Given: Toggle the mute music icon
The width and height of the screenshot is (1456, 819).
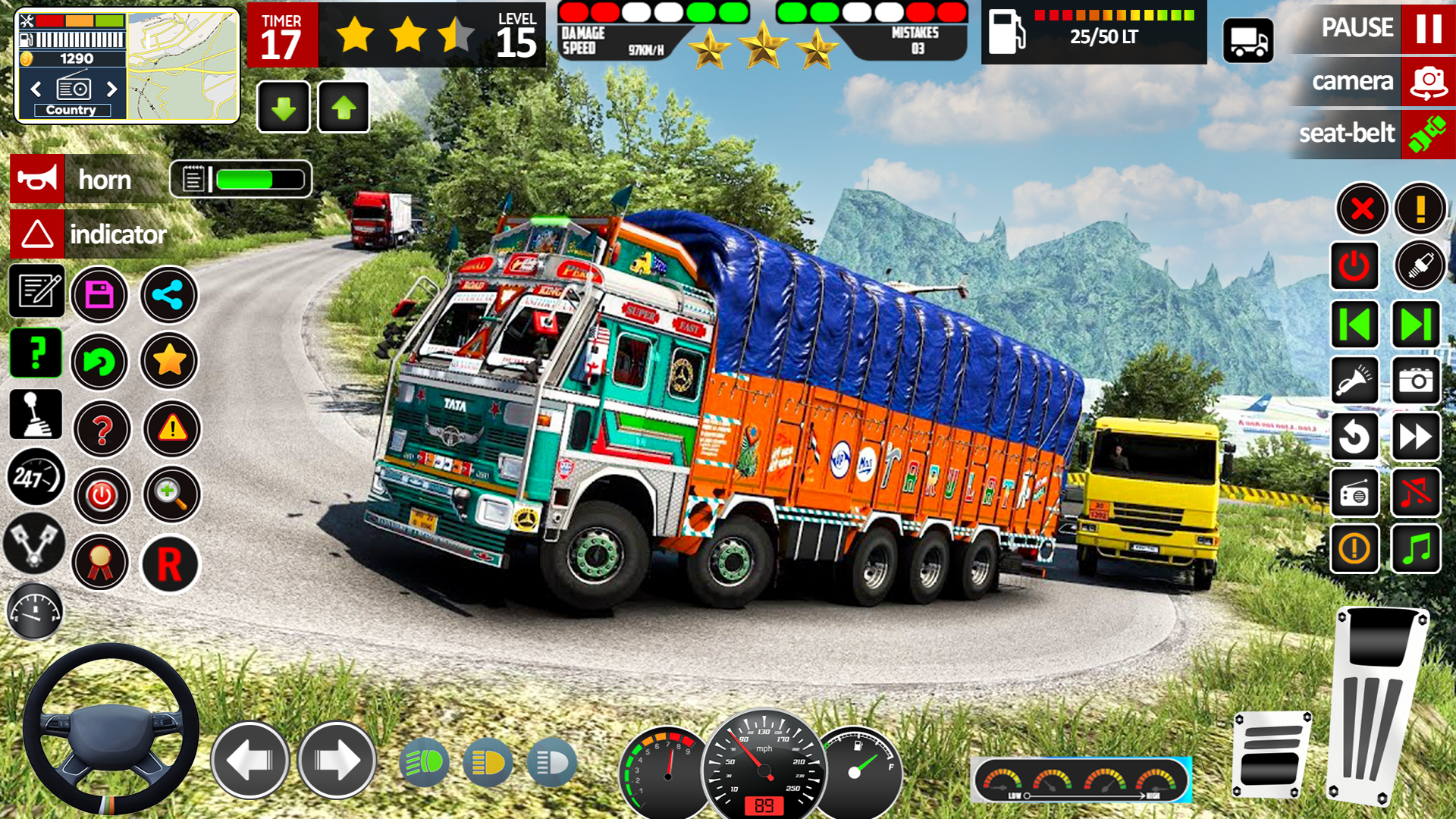Looking at the screenshot, I should (x=1415, y=493).
